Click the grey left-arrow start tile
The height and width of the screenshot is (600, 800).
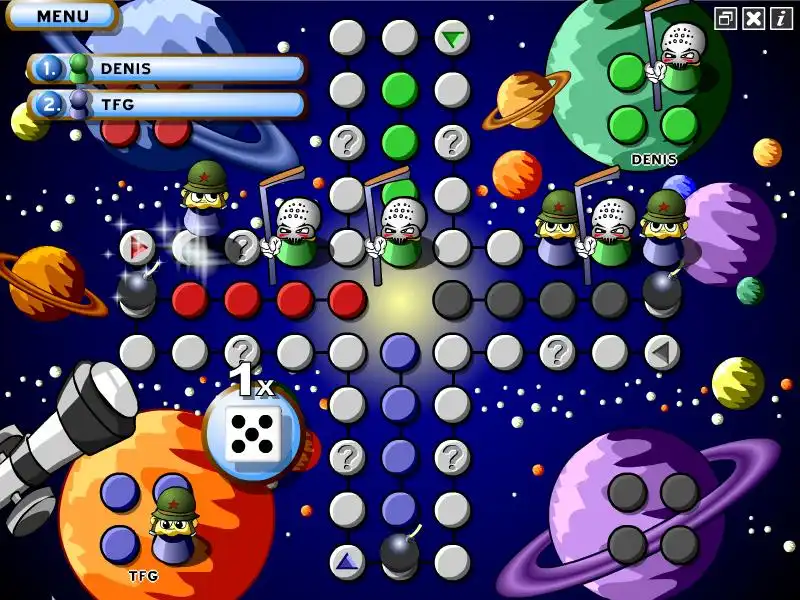tap(660, 352)
